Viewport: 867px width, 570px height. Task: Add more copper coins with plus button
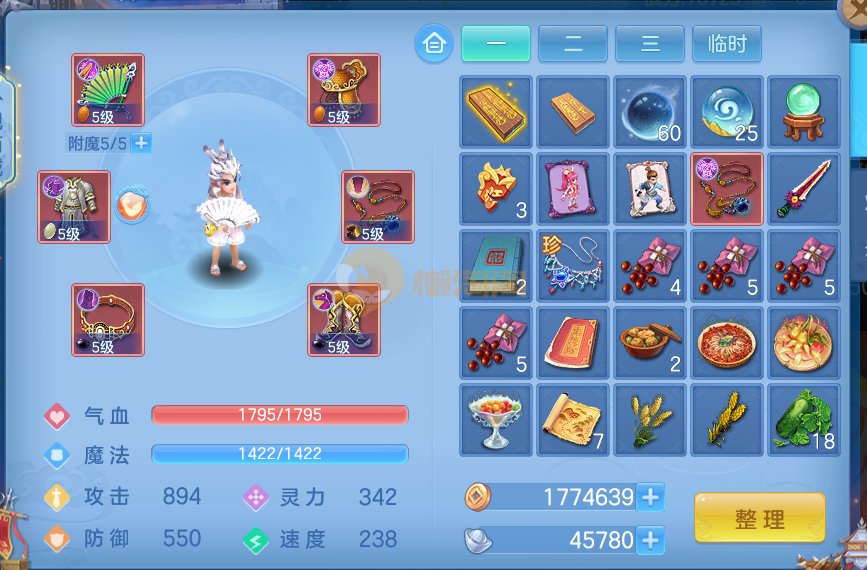pyautogui.click(x=650, y=496)
